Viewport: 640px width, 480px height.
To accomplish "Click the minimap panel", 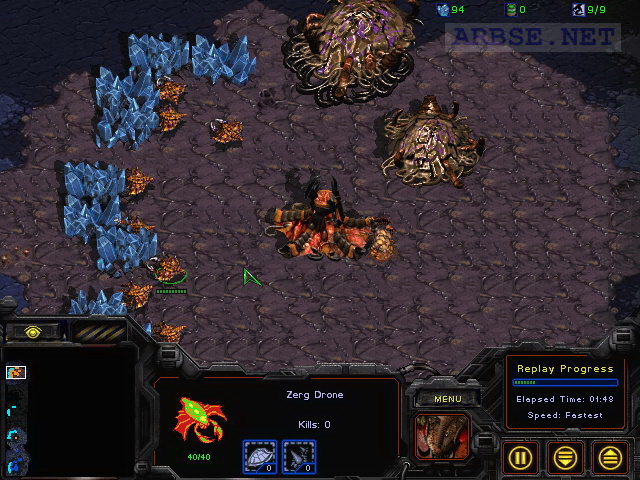I will [70, 415].
